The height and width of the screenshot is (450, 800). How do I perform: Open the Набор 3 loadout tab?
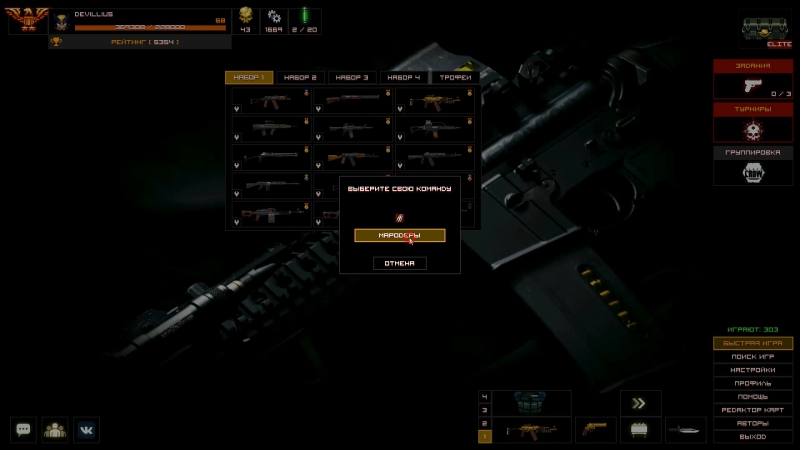point(352,77)
